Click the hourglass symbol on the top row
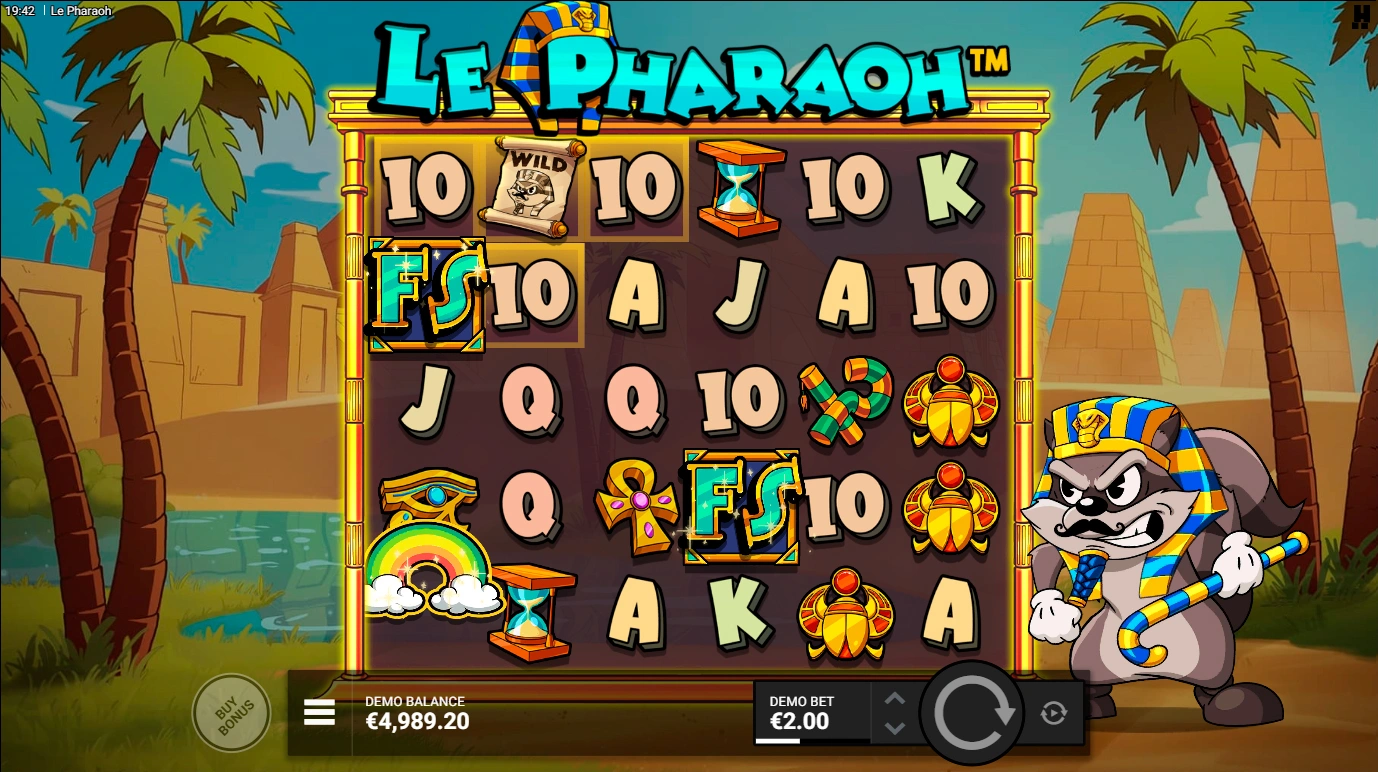The image size is (1378, 772). point(737,188)
